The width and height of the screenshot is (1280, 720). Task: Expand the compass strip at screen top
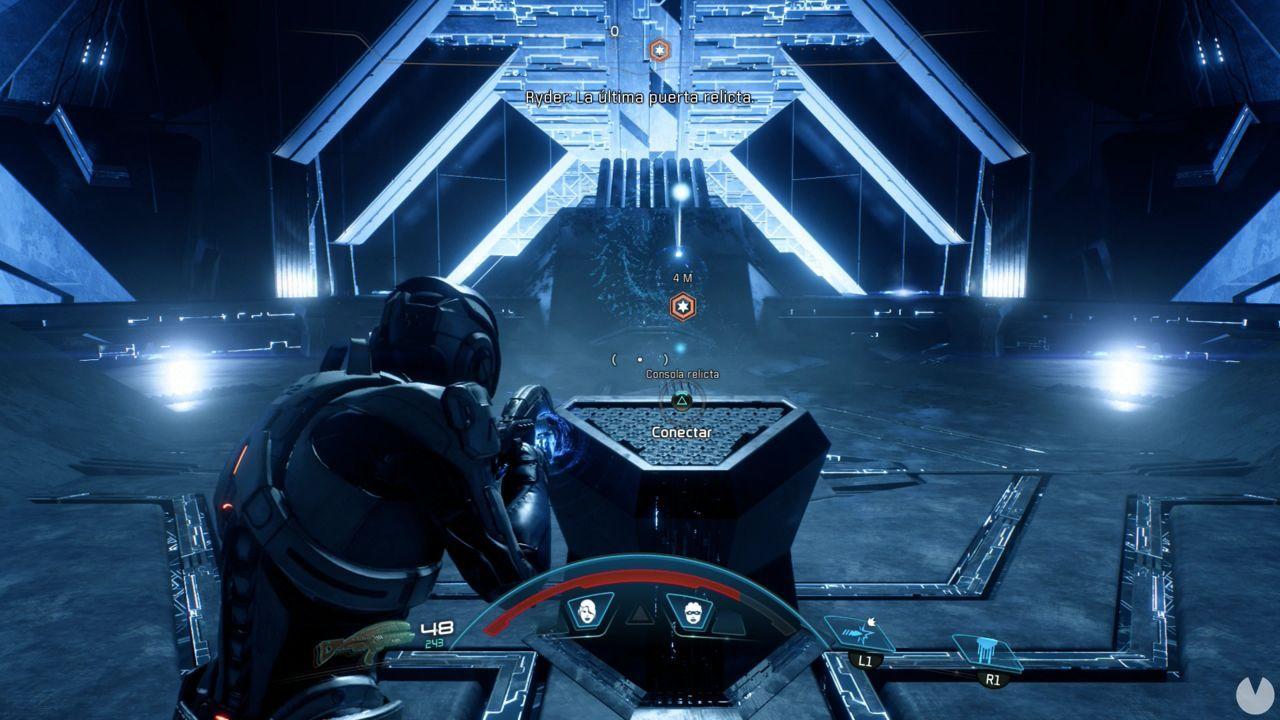640,32
